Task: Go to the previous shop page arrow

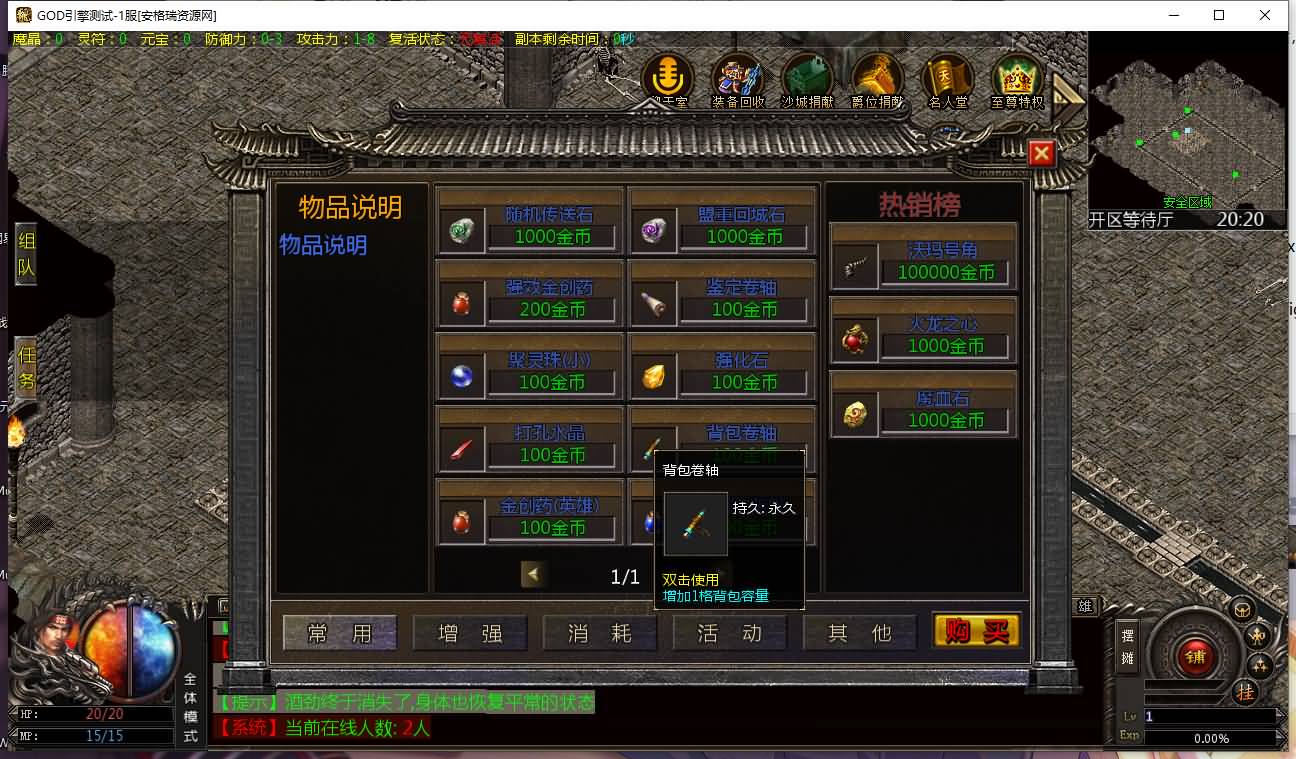Action: coord(533,574)
